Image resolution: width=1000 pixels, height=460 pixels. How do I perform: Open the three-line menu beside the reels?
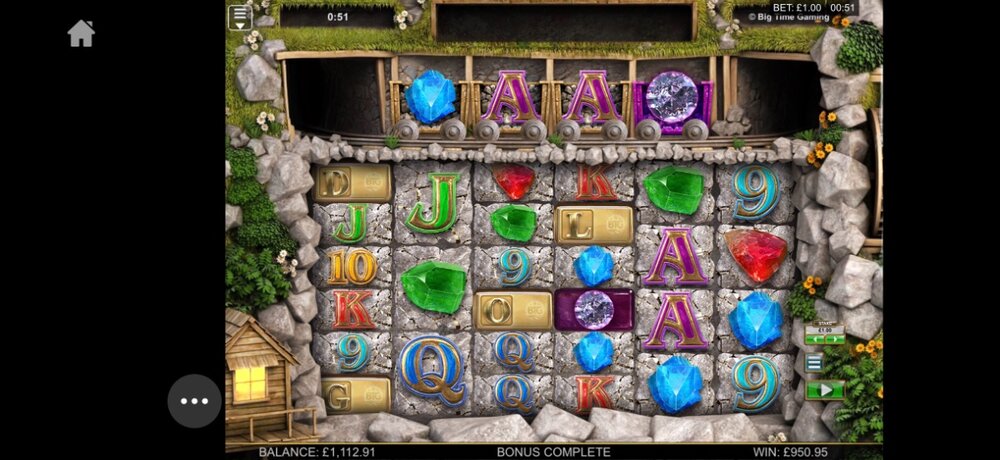pos(815,363)
